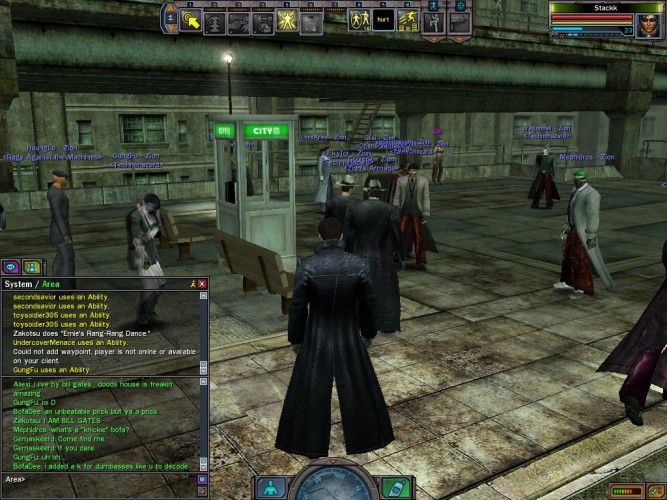Open the team members tab above chat
667x500 pixels.
[x=31, y=267]
